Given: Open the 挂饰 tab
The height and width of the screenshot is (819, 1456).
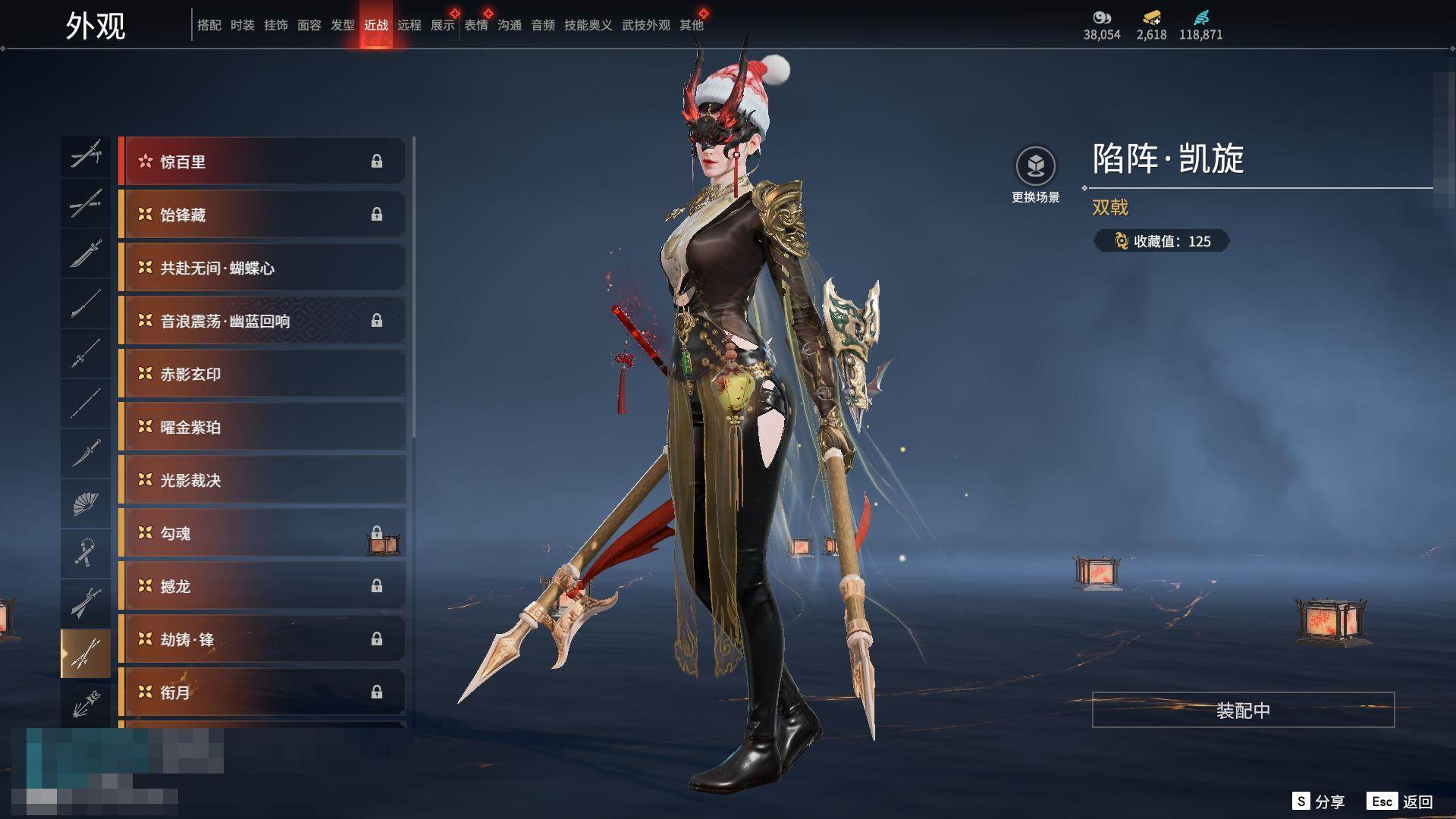Looking at the screenshot, I should [276, 25].
